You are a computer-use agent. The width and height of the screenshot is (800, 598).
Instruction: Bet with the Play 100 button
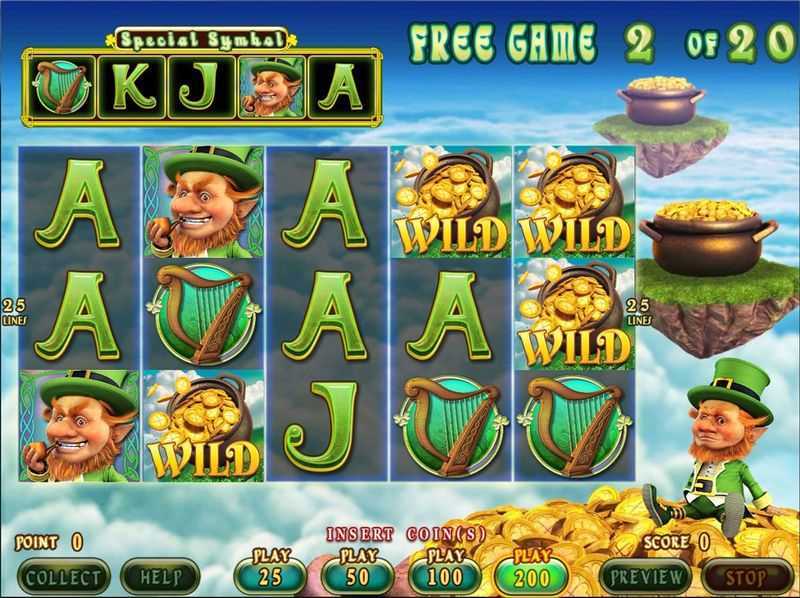(444, 576)
